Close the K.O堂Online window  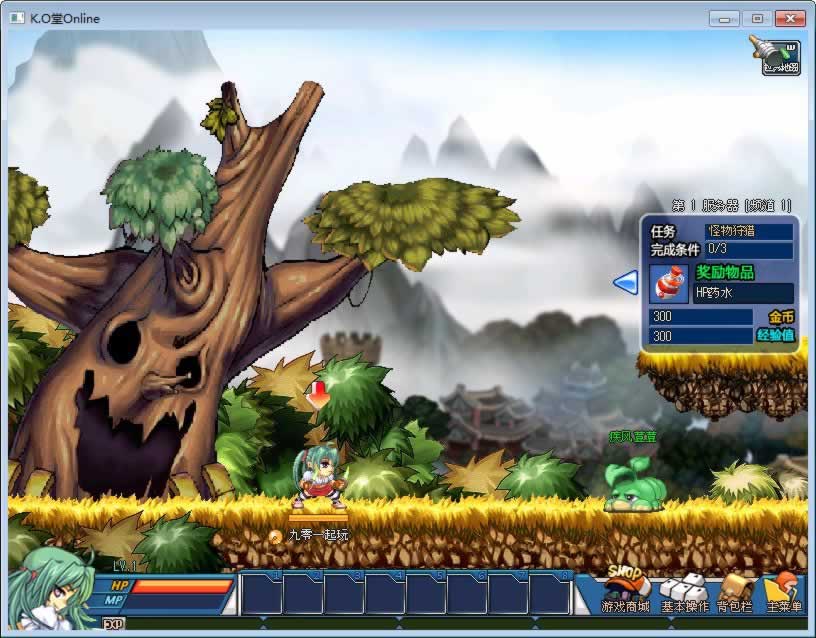[x=790, y=18]
